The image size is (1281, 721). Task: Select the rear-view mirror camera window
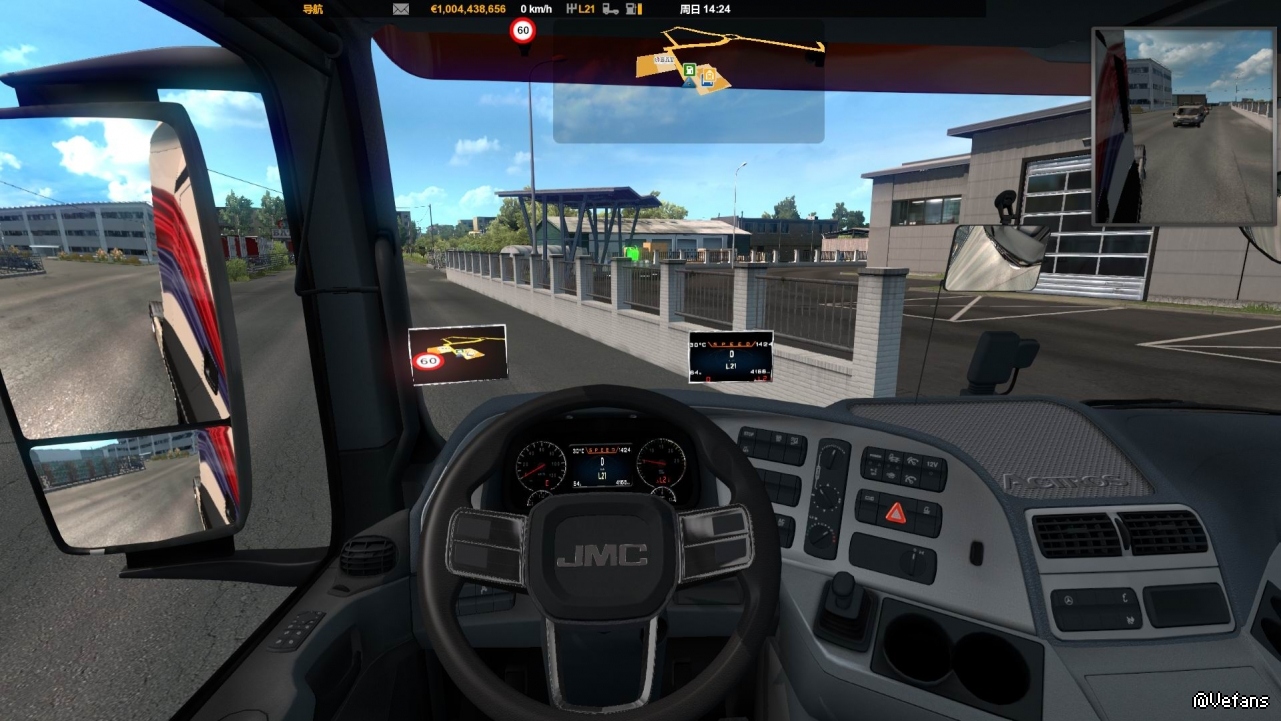pyautogui.click(x=1184, y=125)
